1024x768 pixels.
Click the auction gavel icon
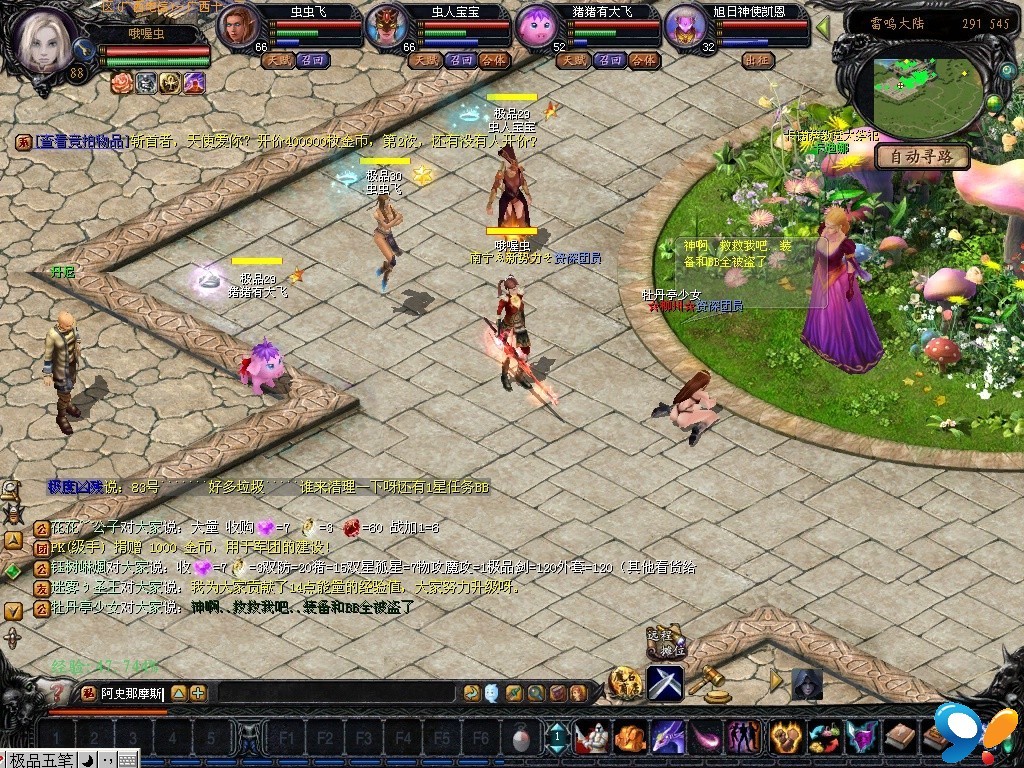(x=709, y=681)
